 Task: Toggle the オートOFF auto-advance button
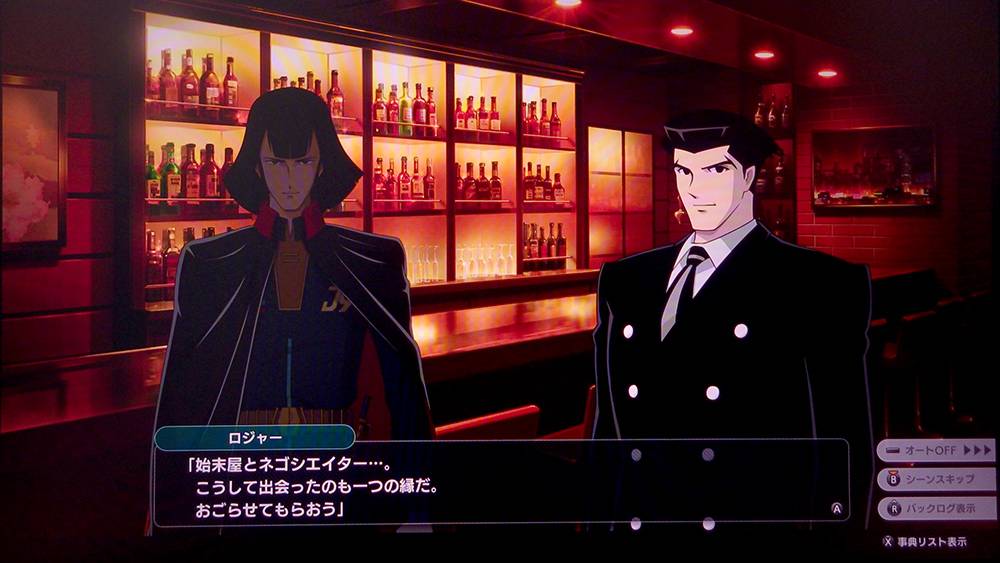(x=936, y=451)
